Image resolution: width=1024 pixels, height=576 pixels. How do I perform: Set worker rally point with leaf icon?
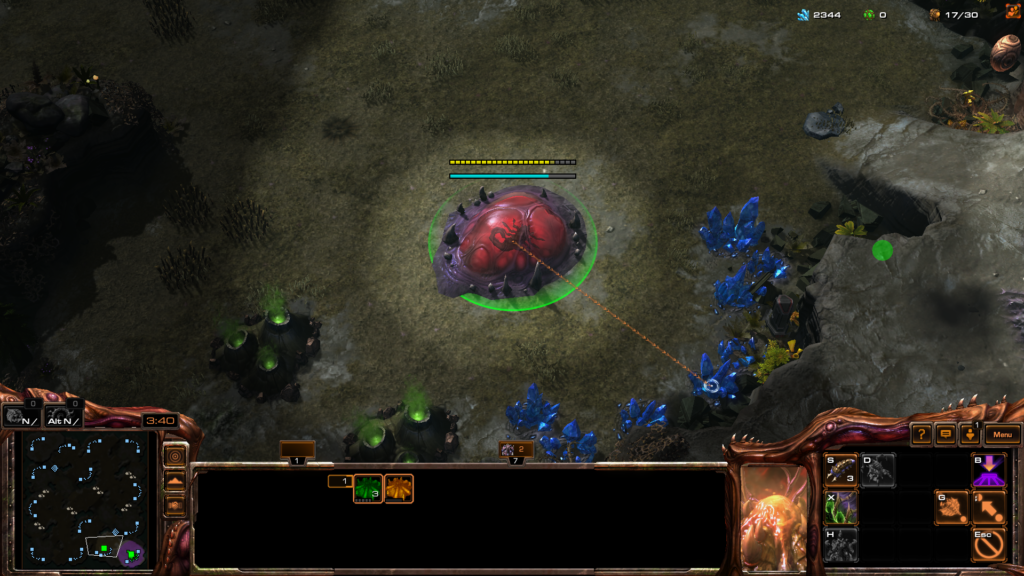point(950,508)
